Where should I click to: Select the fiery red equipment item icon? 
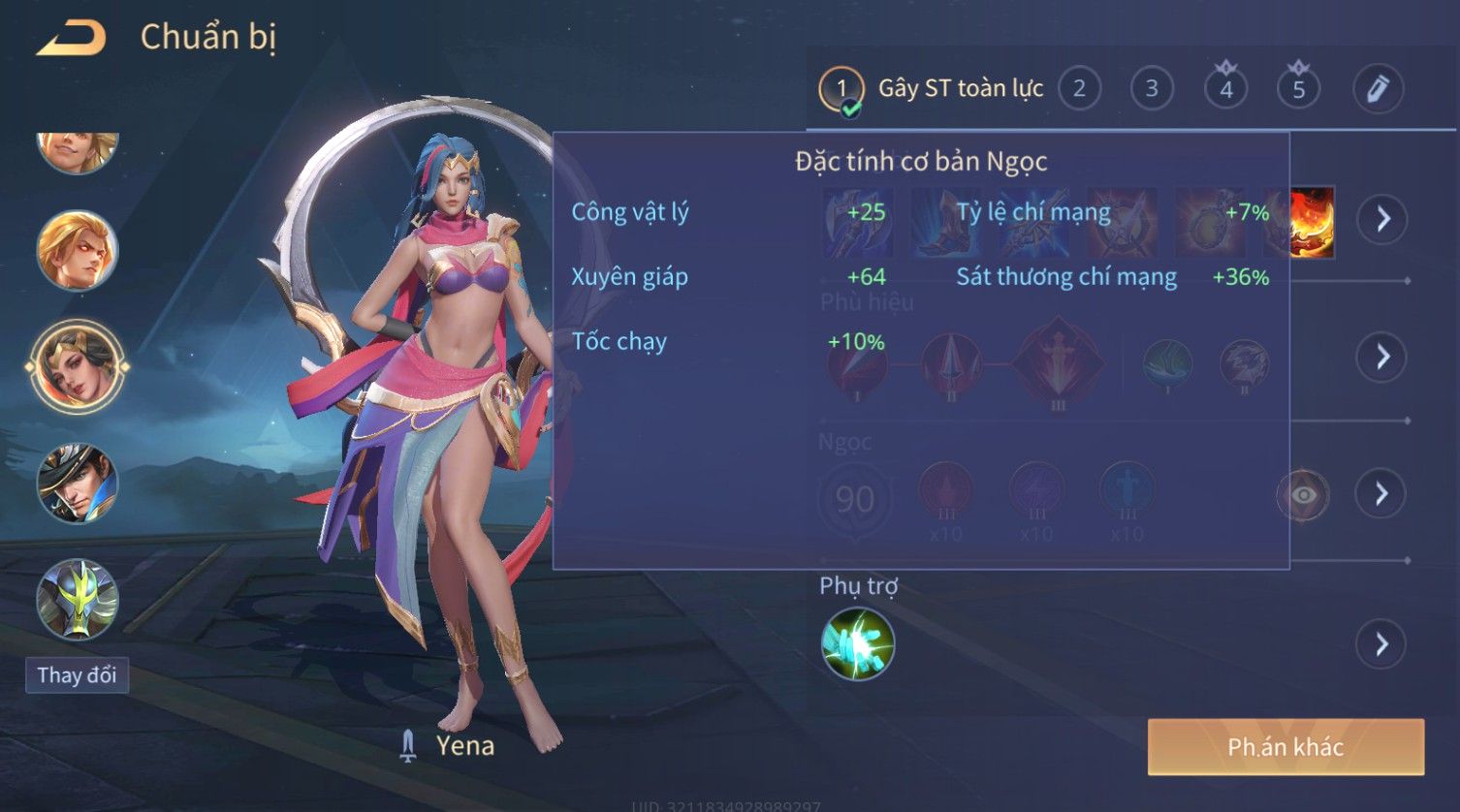point(1313,223)
